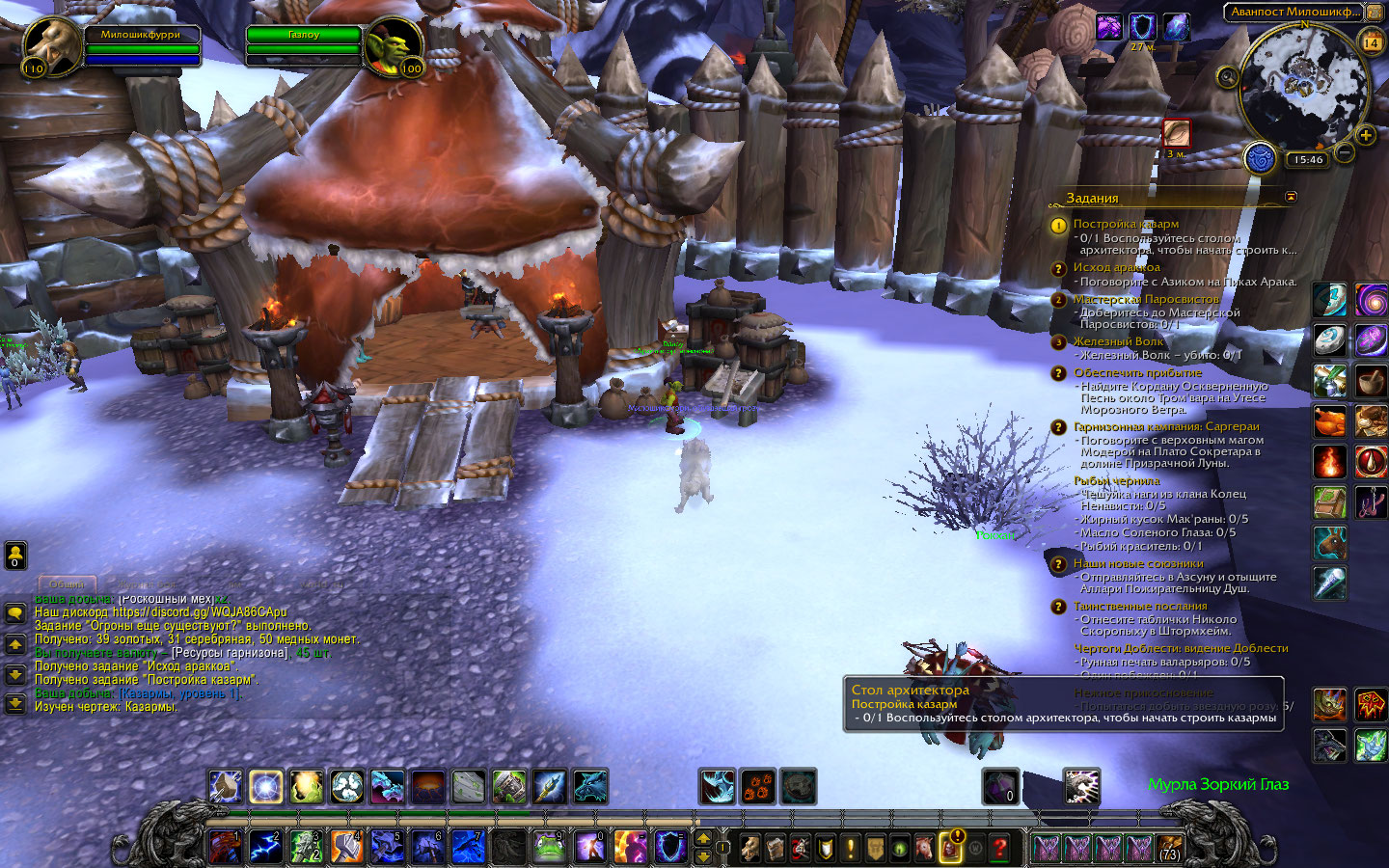Open the calendar button showing 14
The height and width of the screenshot is (868, 1389).
1371,41
